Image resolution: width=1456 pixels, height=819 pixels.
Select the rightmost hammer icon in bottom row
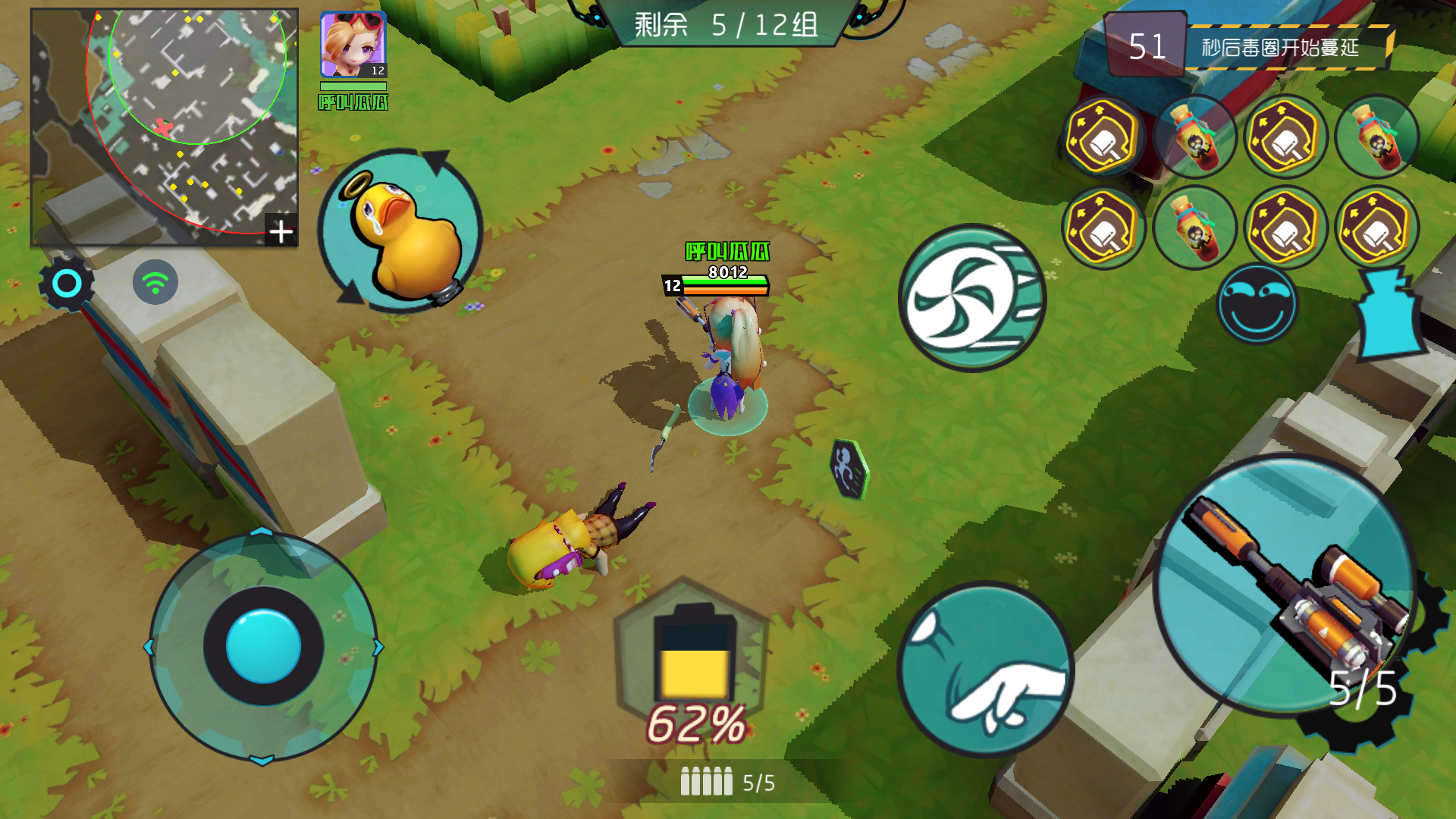[1379, 227]
